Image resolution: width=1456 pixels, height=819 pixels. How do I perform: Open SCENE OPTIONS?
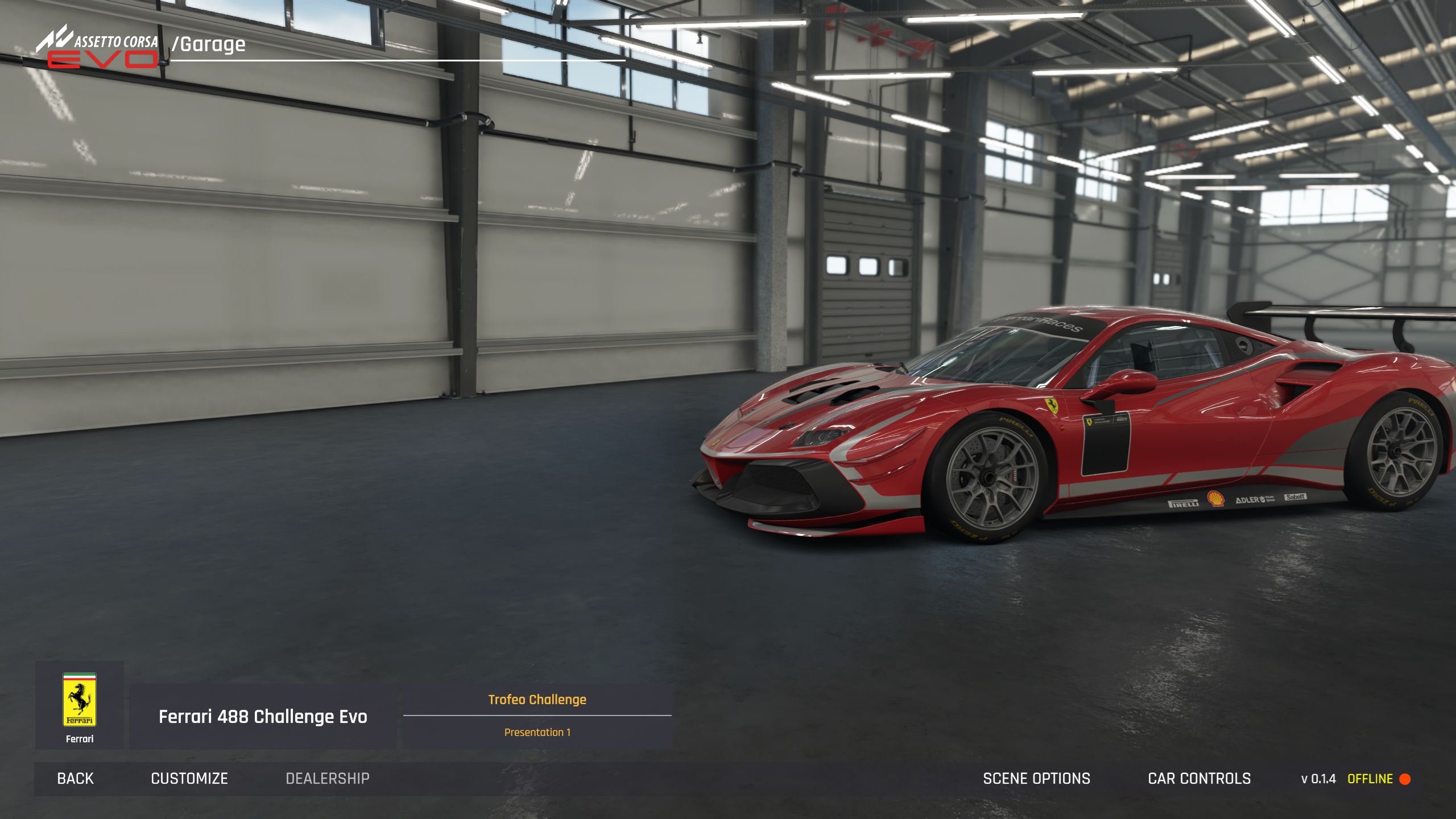1036,779
